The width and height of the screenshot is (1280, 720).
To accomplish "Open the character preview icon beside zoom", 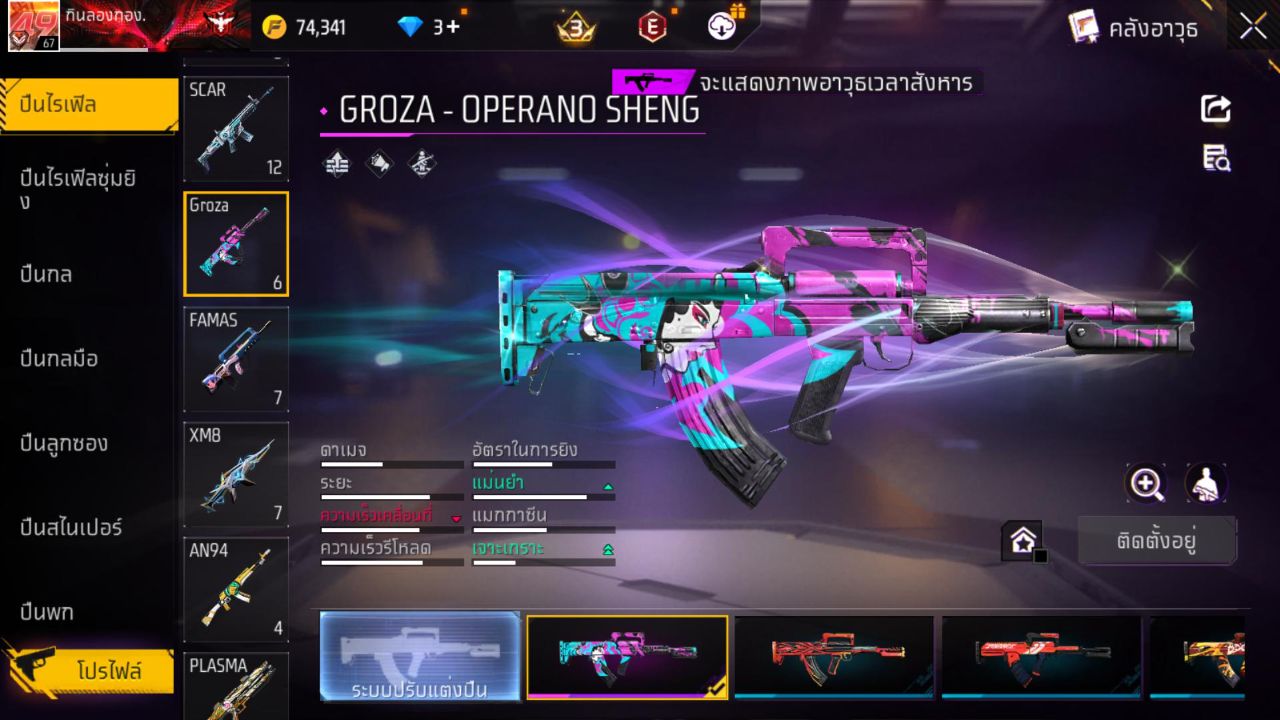I will 1205,484.
